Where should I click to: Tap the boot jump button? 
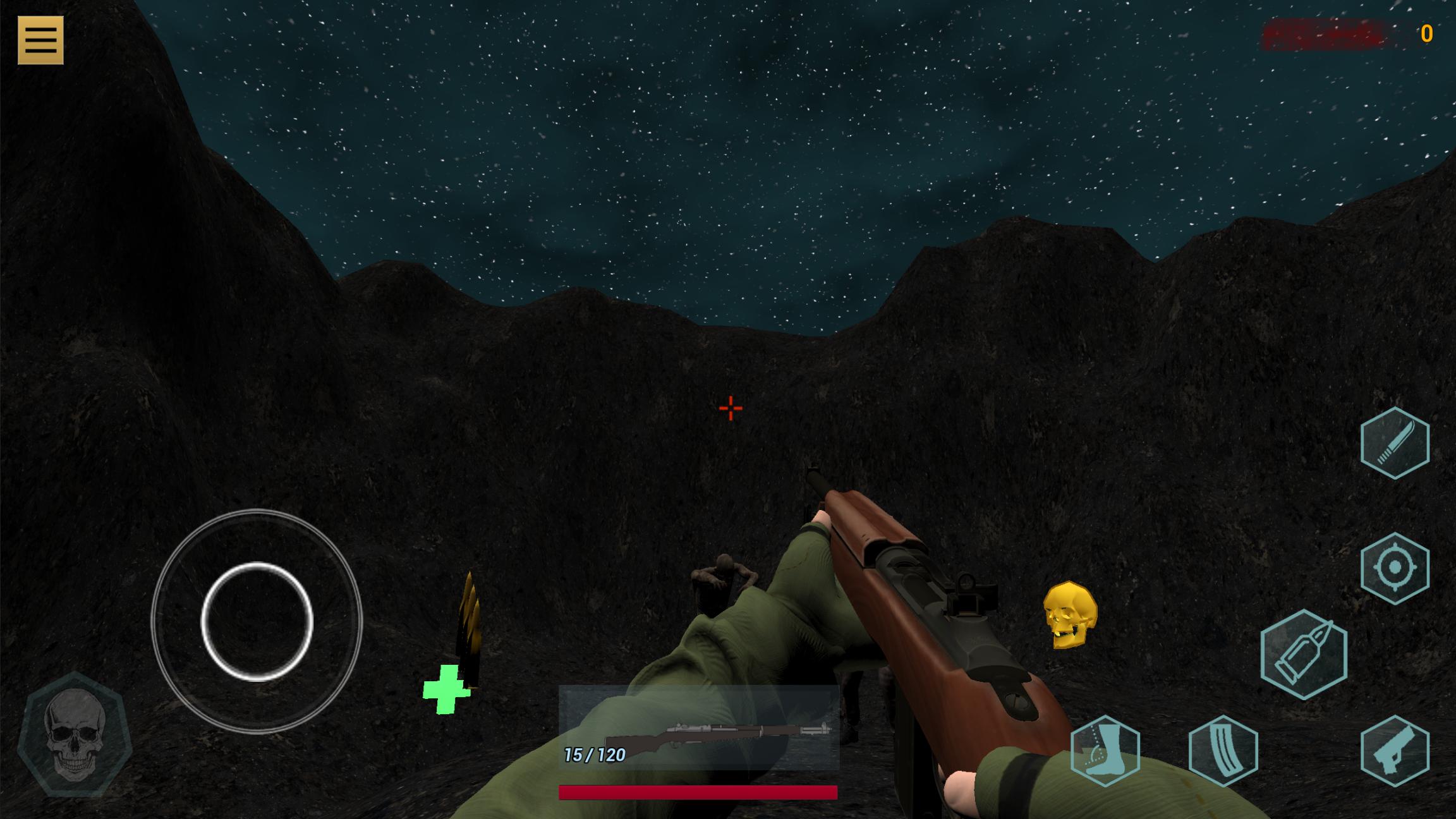(x=1105, y=751)
